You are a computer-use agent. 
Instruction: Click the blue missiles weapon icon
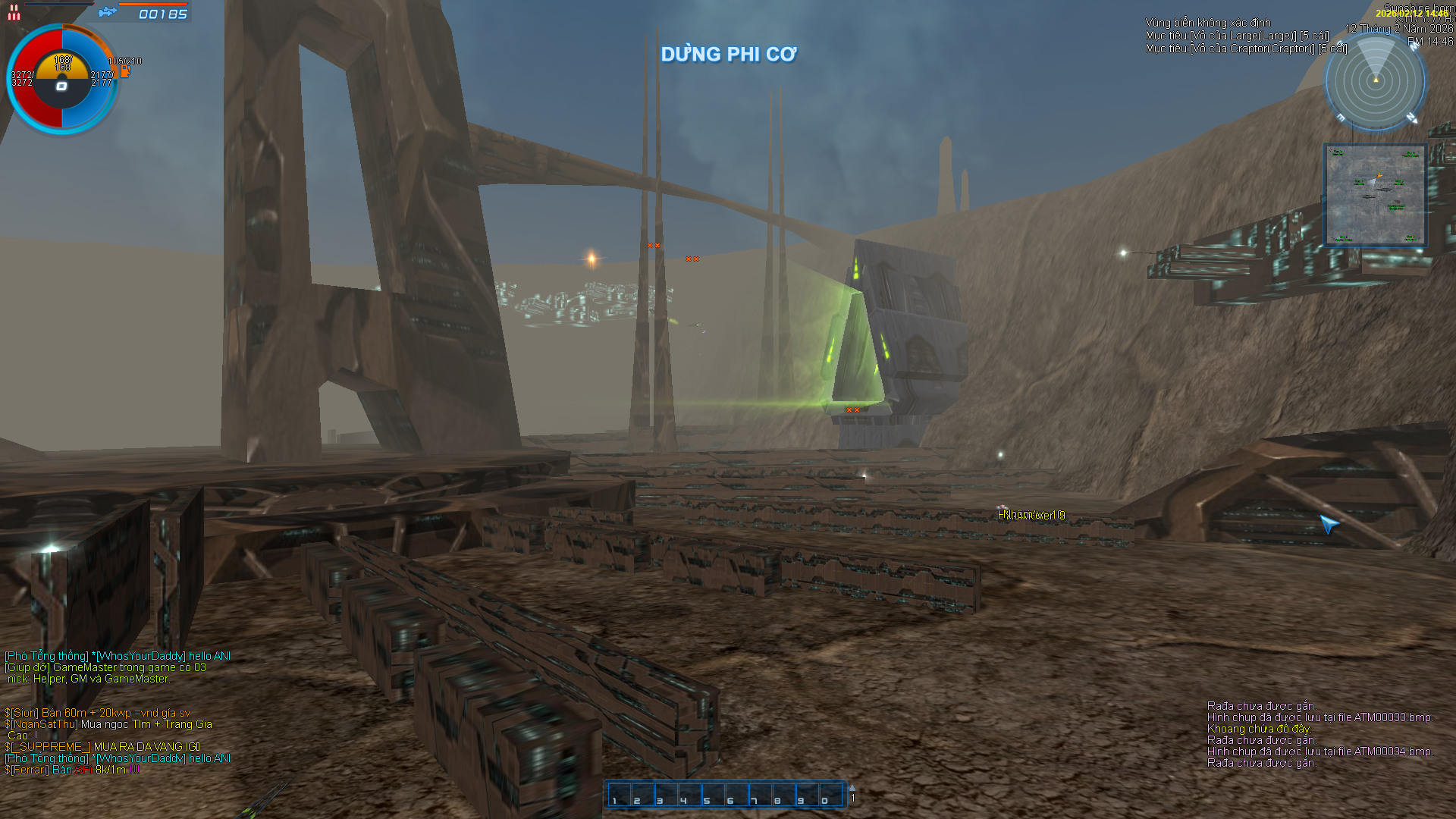click(x=108, y=12)
